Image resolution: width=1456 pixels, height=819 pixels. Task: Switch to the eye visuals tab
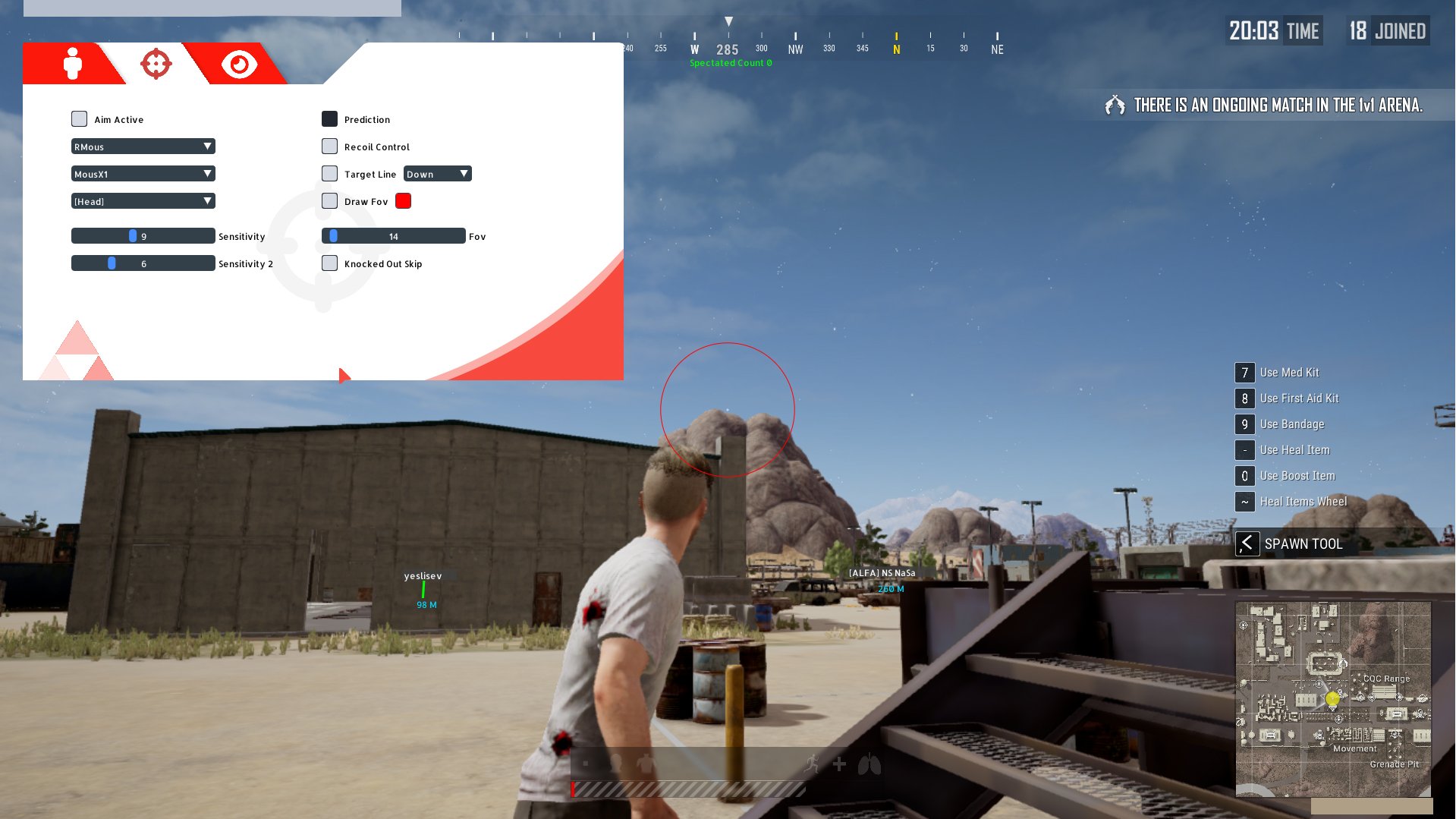[238, 64]
